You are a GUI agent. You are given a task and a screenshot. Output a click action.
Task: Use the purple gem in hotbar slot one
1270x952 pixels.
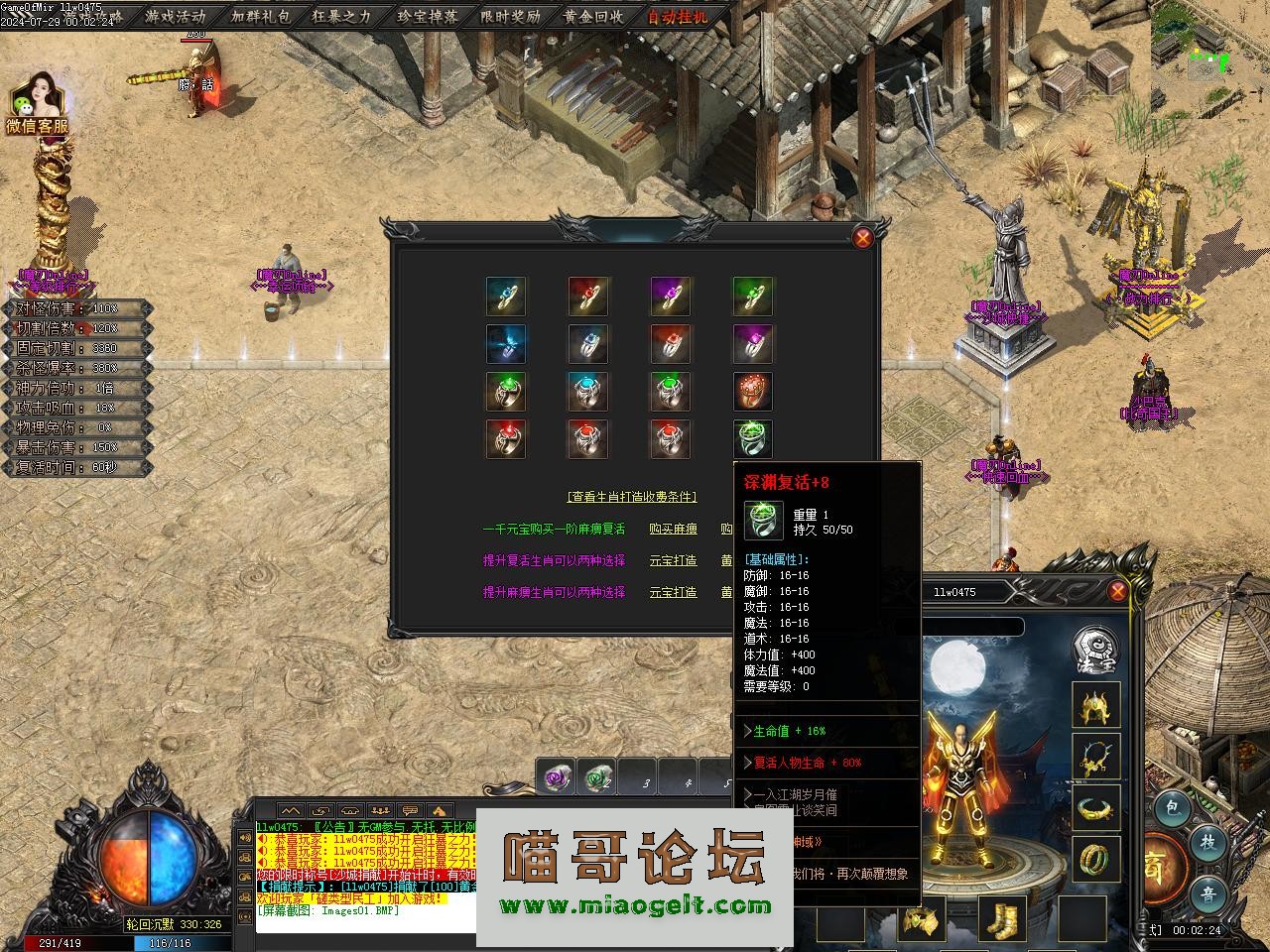pyautogui.click(x=558, y=779)
